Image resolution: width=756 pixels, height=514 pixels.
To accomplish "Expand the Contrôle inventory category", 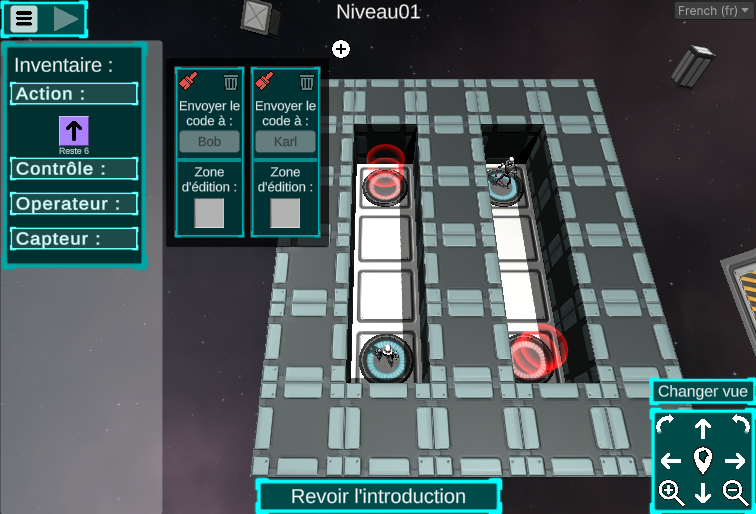I will click(75, 169).
